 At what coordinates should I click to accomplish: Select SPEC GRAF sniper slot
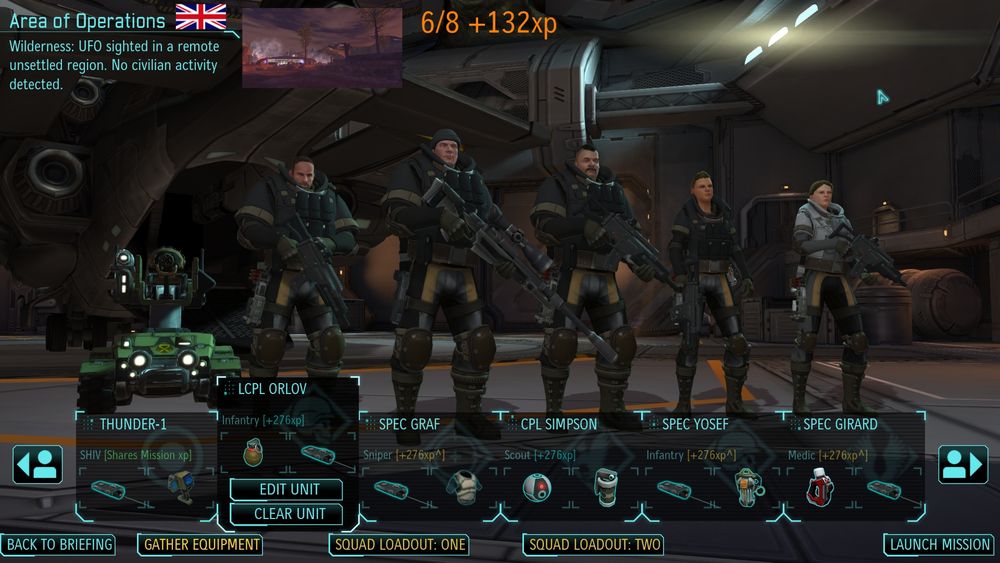430,424
